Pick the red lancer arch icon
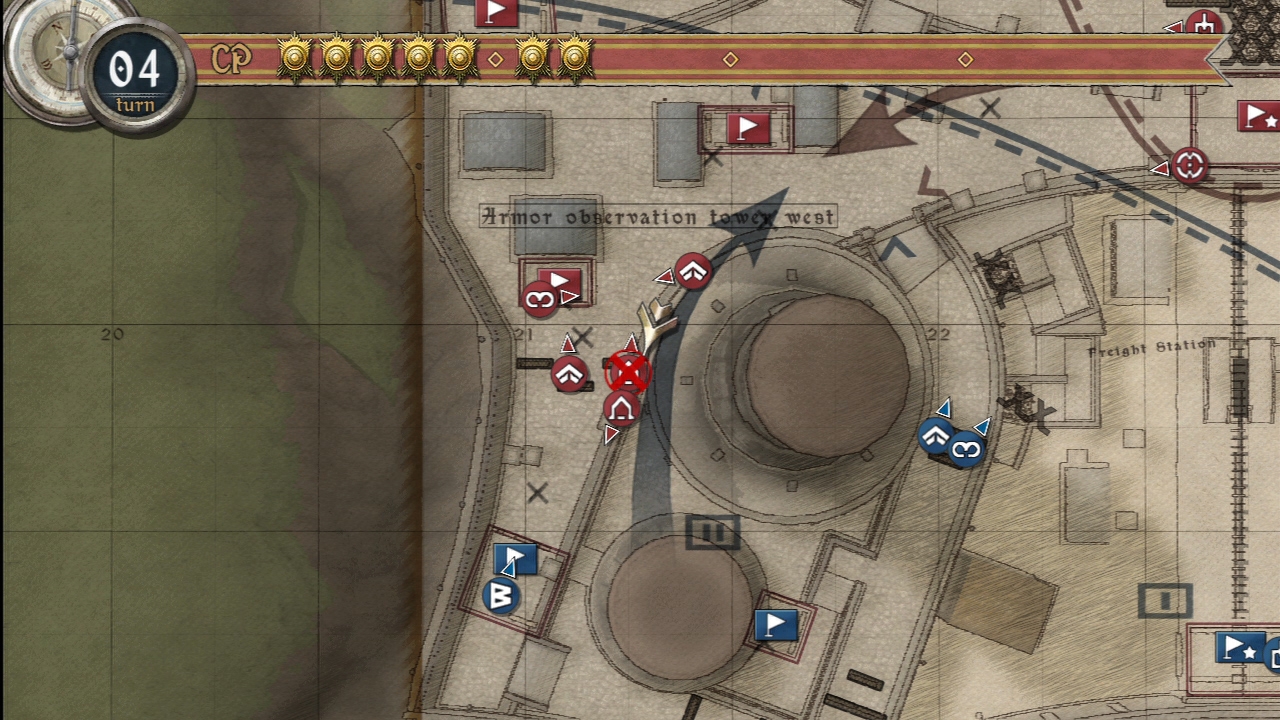 [621, 408]
